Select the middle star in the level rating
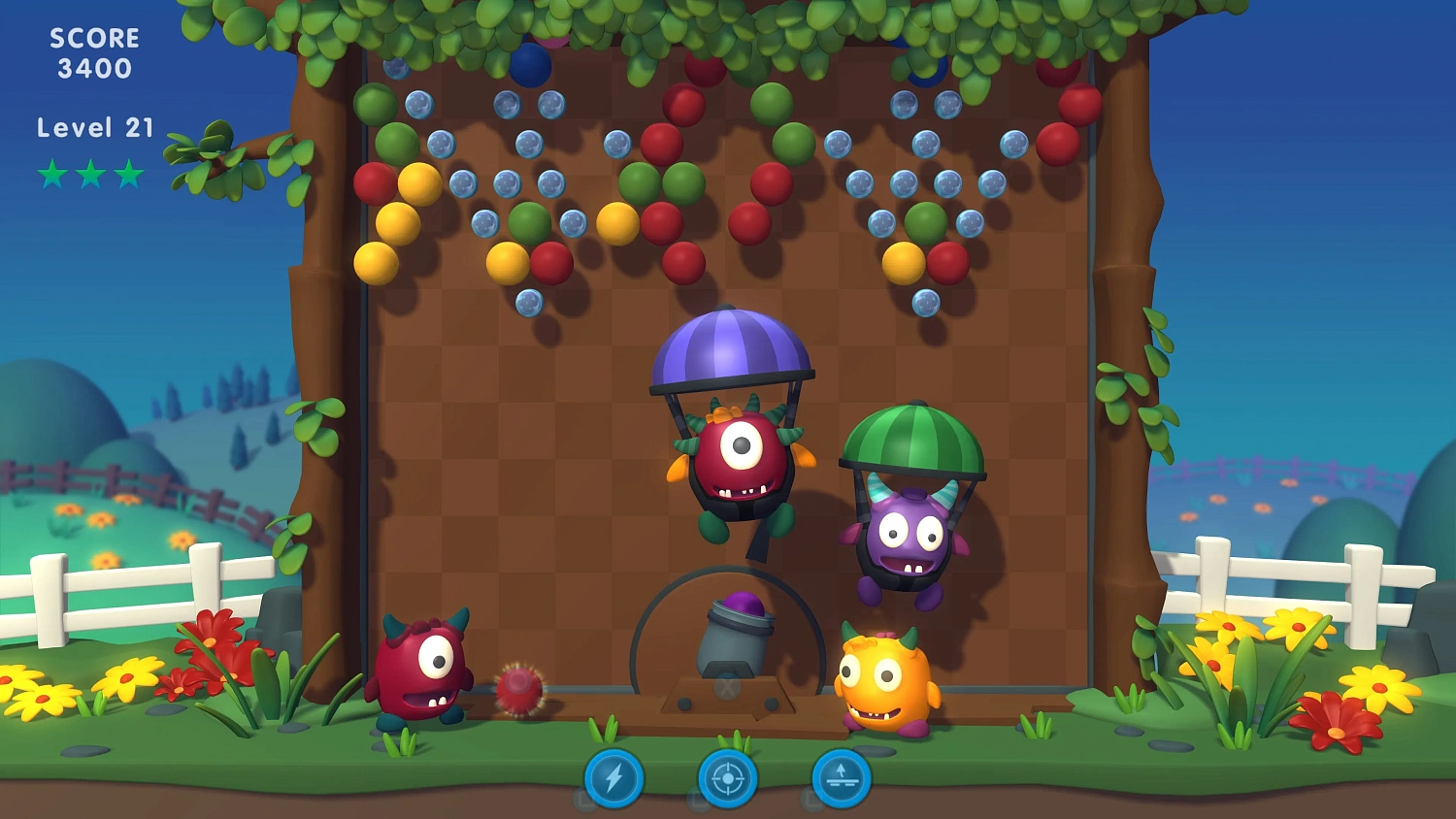Viewport: 1456px width, 819px height. click(88, 174)
